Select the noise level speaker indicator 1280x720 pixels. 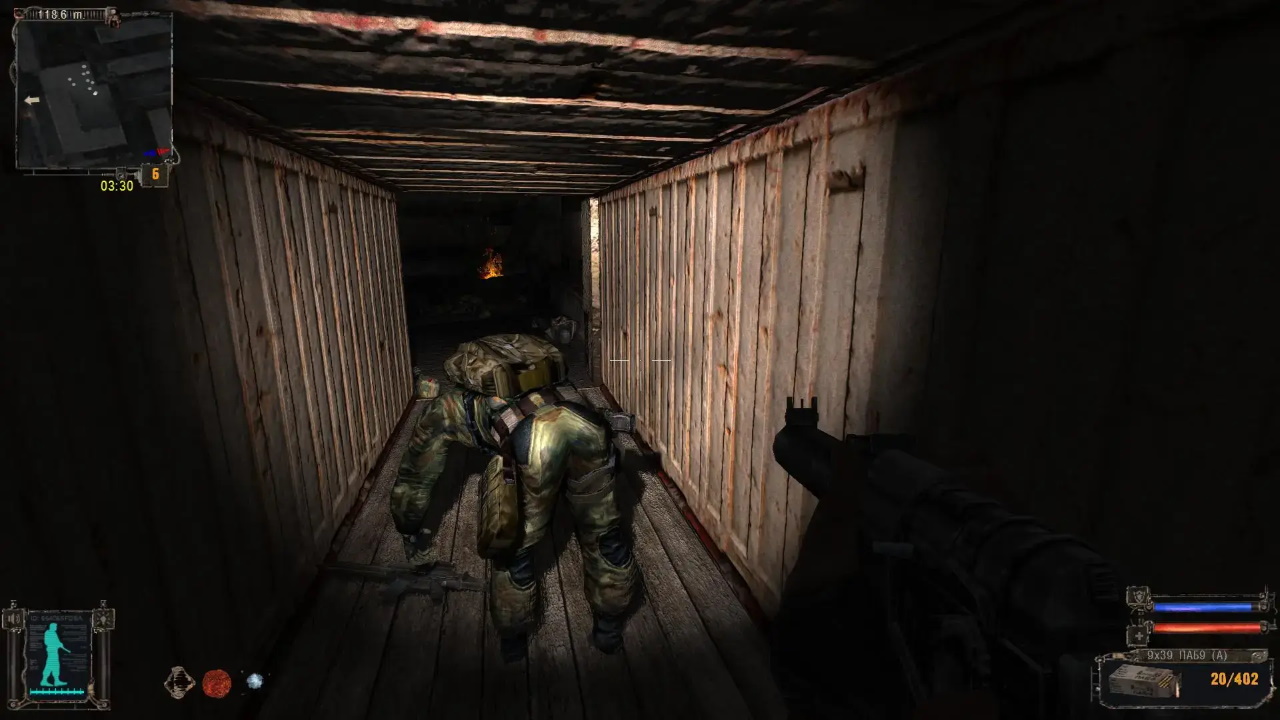13,621
